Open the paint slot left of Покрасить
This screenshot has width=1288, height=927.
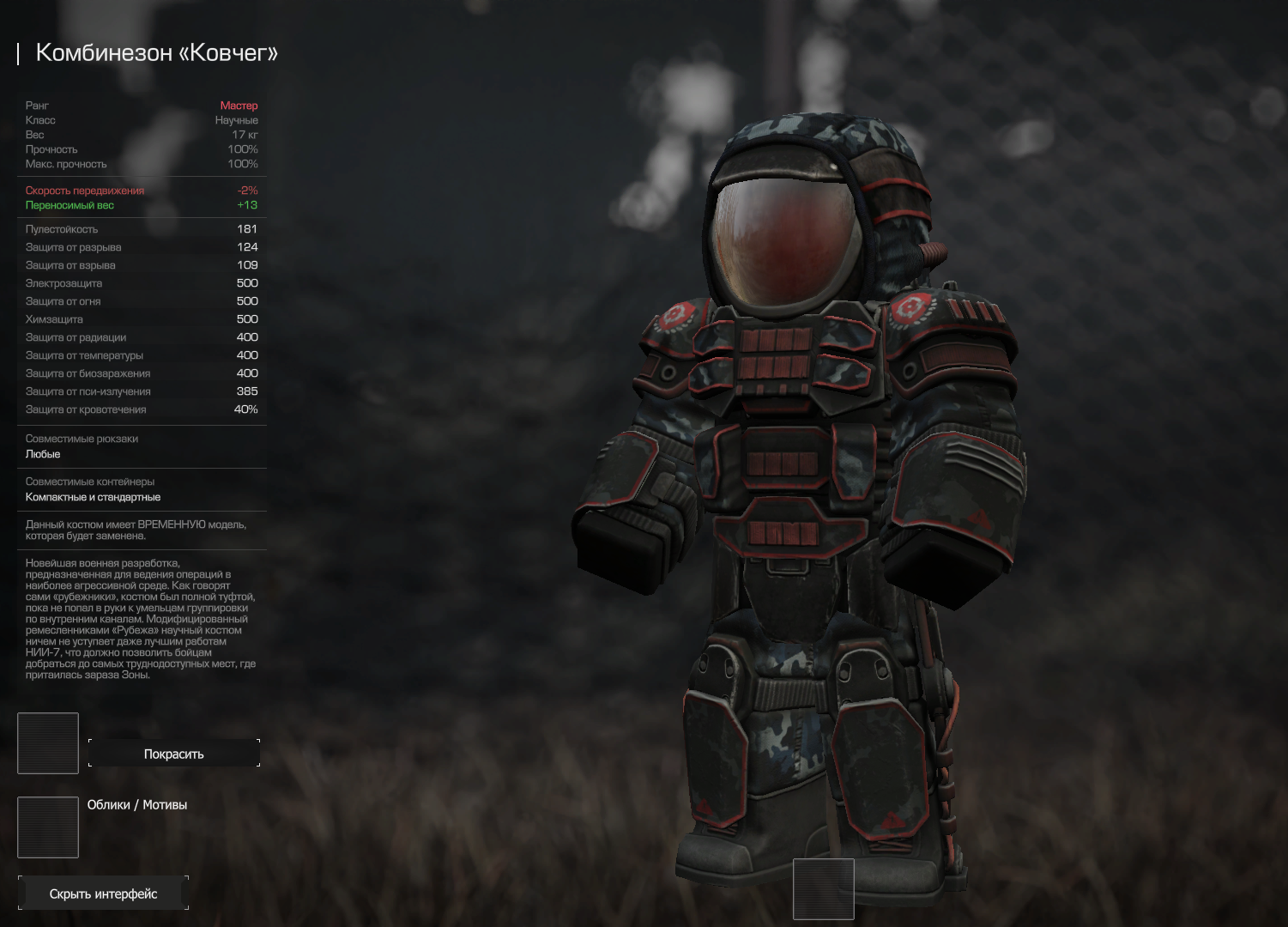[48, 742]
